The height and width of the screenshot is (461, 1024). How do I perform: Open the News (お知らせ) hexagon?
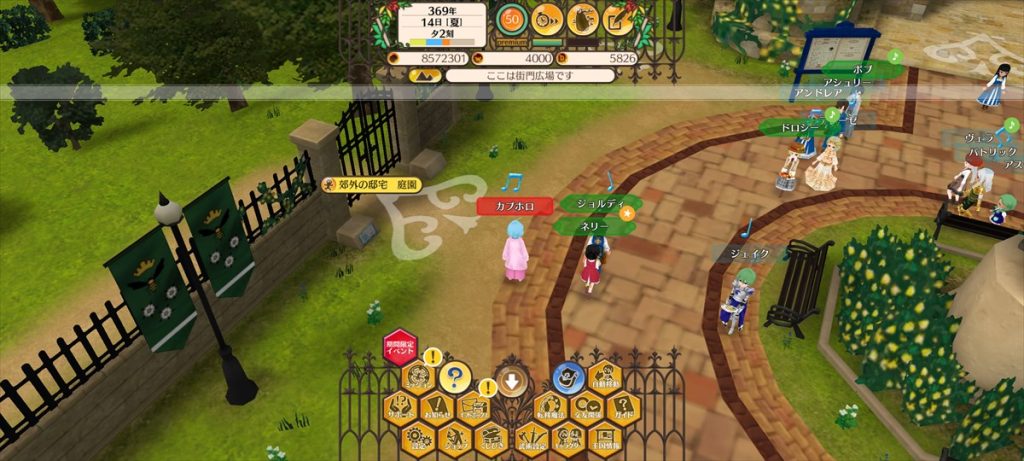[437, 408]
